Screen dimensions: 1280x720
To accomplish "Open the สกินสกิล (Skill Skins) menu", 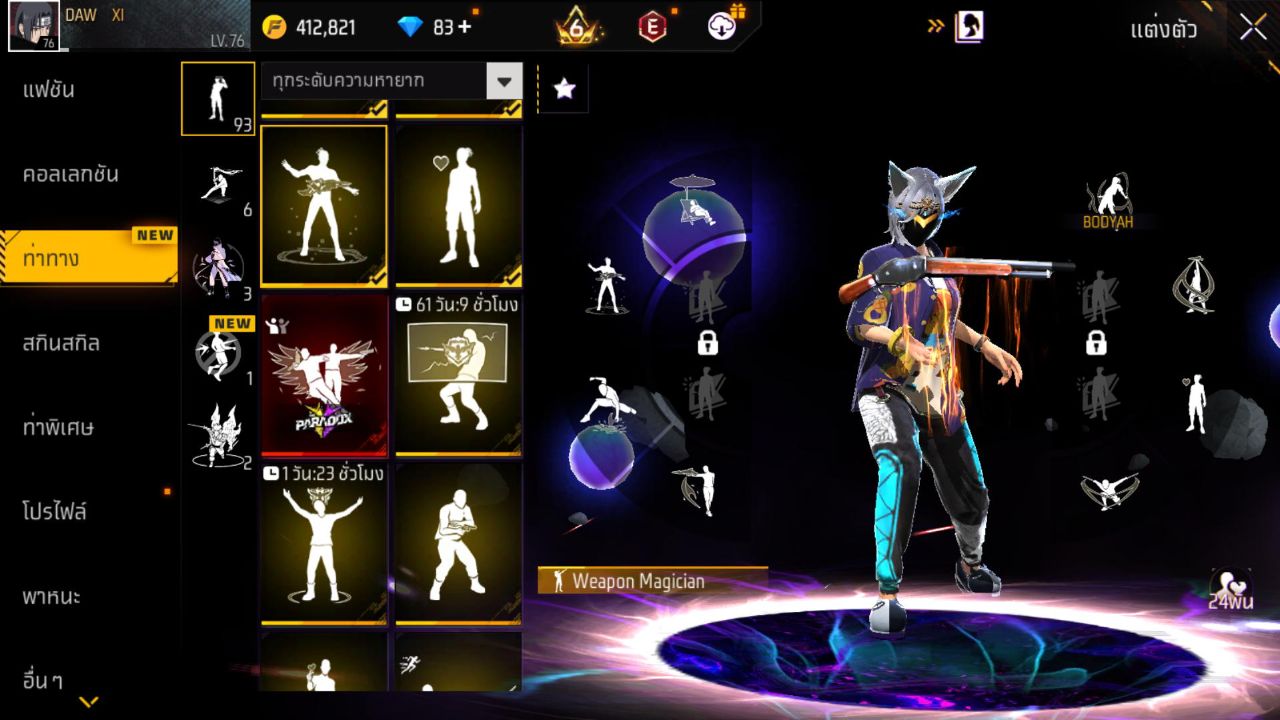I will pos(62,343).
